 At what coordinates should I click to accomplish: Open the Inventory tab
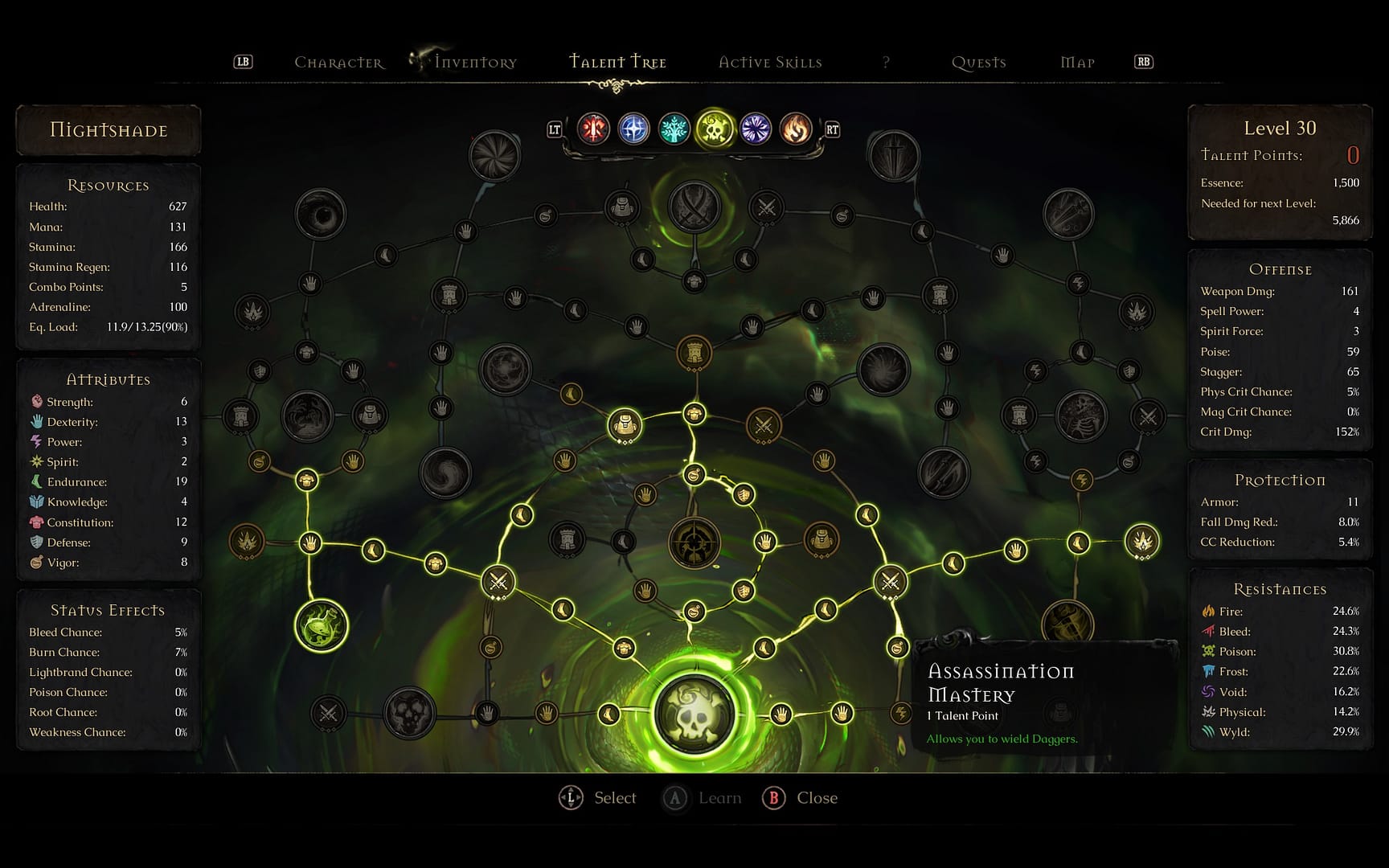[x=475, y=63]
